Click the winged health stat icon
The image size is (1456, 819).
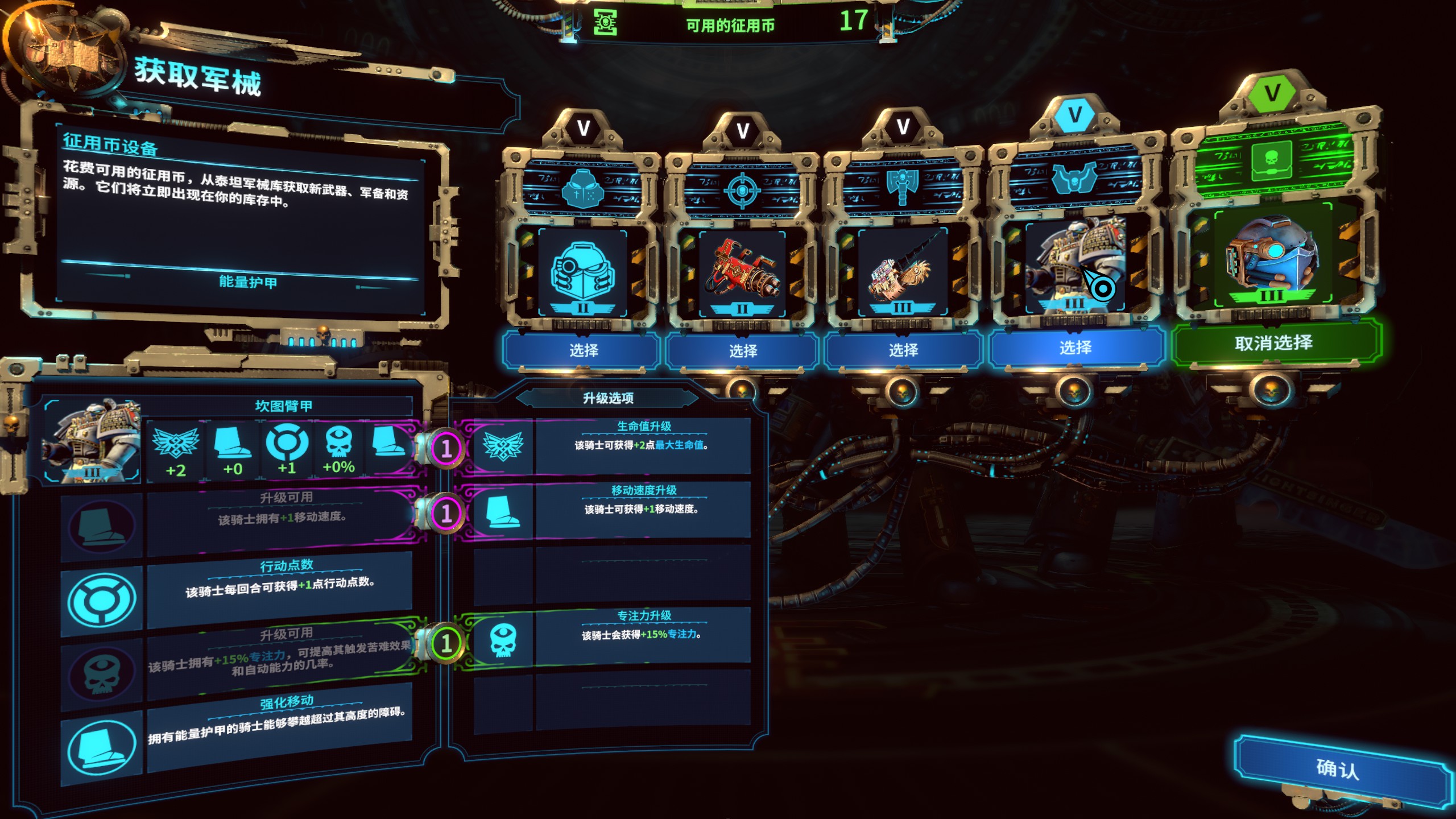coord(176,445)
